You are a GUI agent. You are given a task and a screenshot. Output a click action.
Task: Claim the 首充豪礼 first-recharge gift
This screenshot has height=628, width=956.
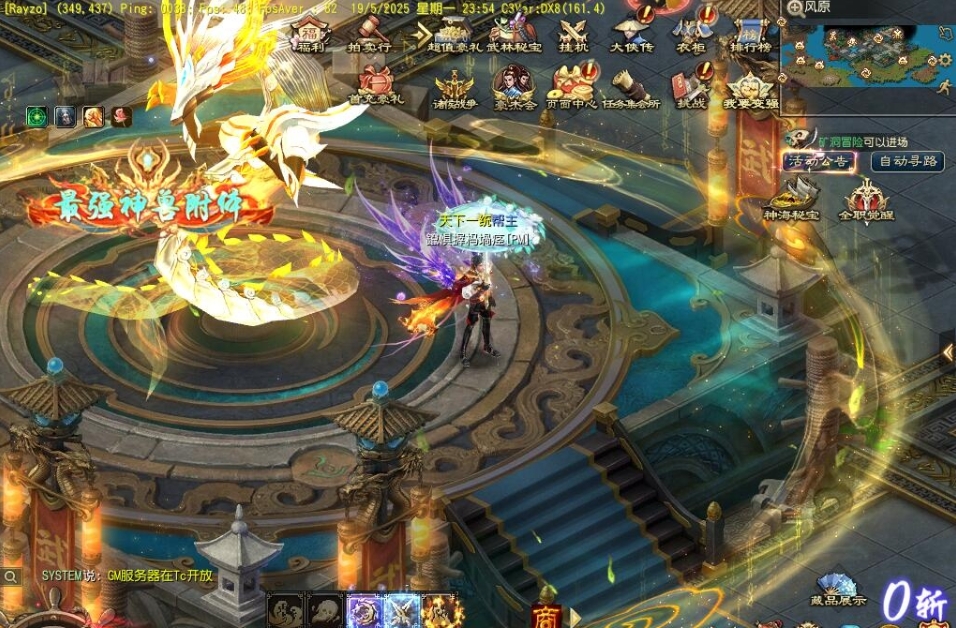pos(376,85)
